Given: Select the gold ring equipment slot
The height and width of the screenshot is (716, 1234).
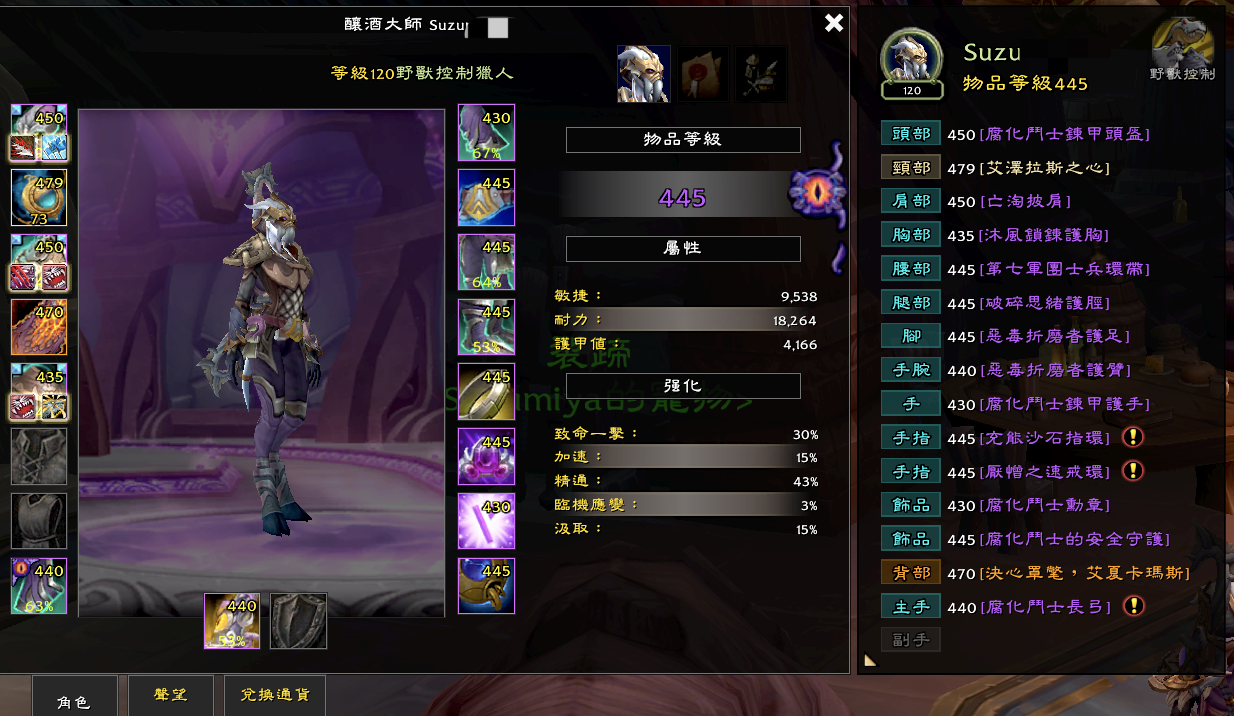Looking at the screenshot, I should coord(486,392).
